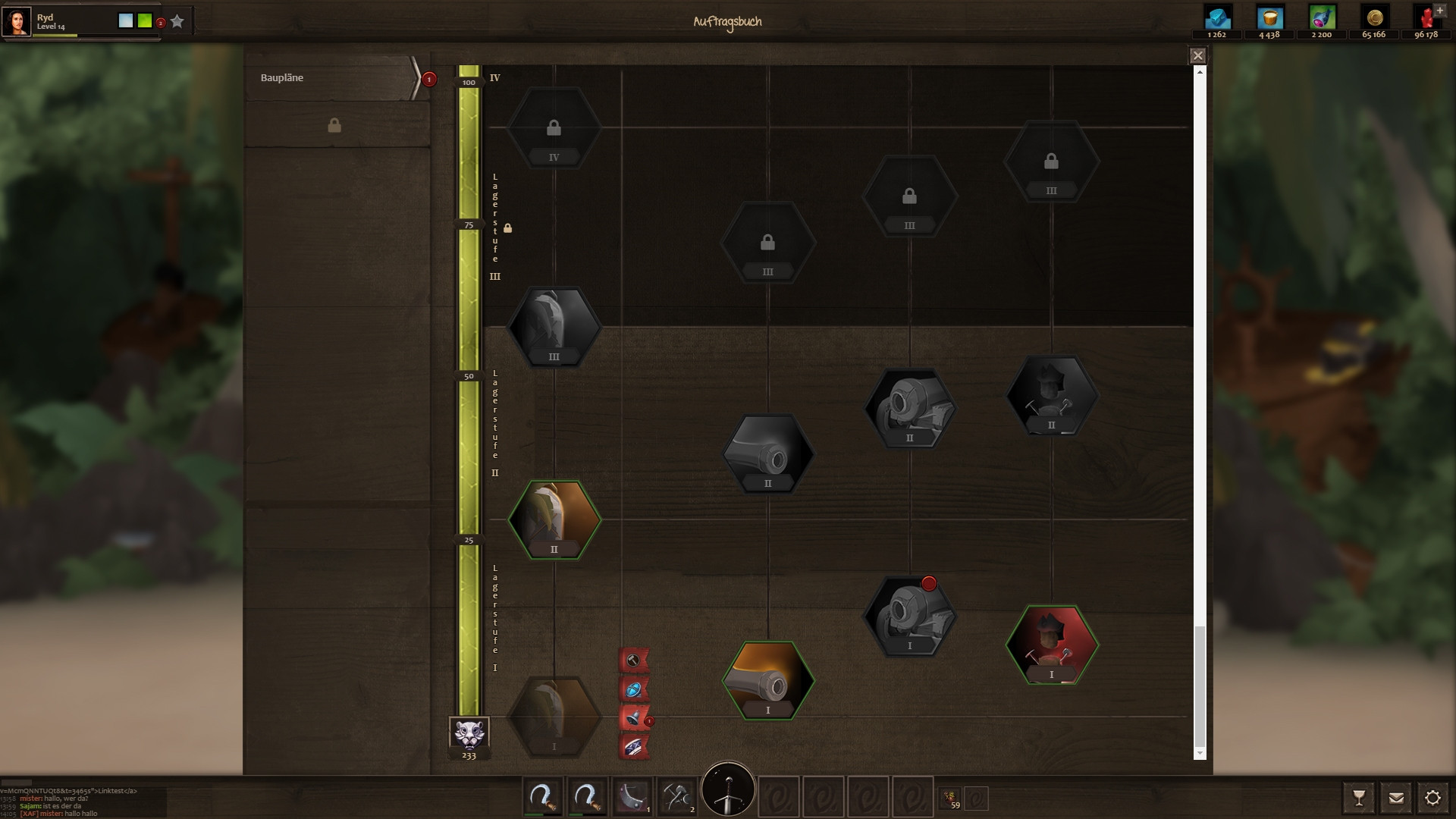Activate the sword ability in center circle
This screenshot has height=819, width=1456.
728,789
